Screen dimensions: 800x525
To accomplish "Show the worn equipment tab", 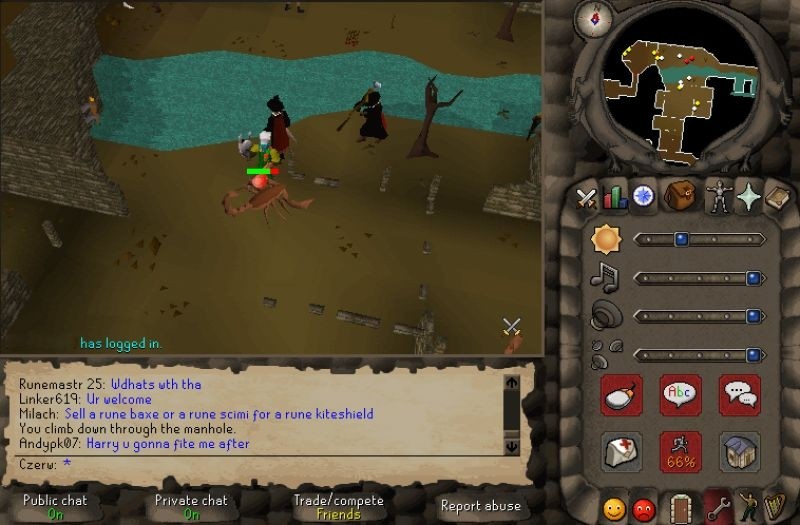I will [x=718, y=197].
